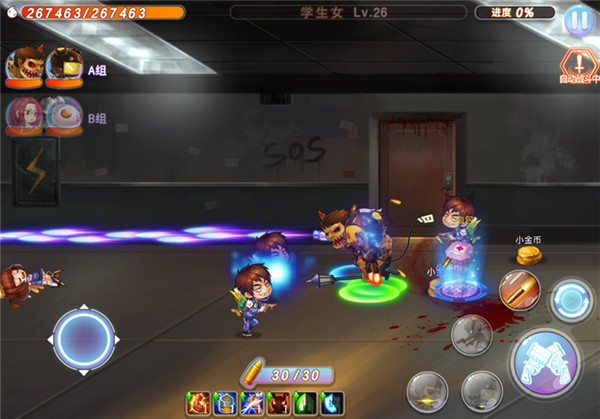Select the egg character portrait
Viewport: 600px width, 419px height.
point(62,114)
